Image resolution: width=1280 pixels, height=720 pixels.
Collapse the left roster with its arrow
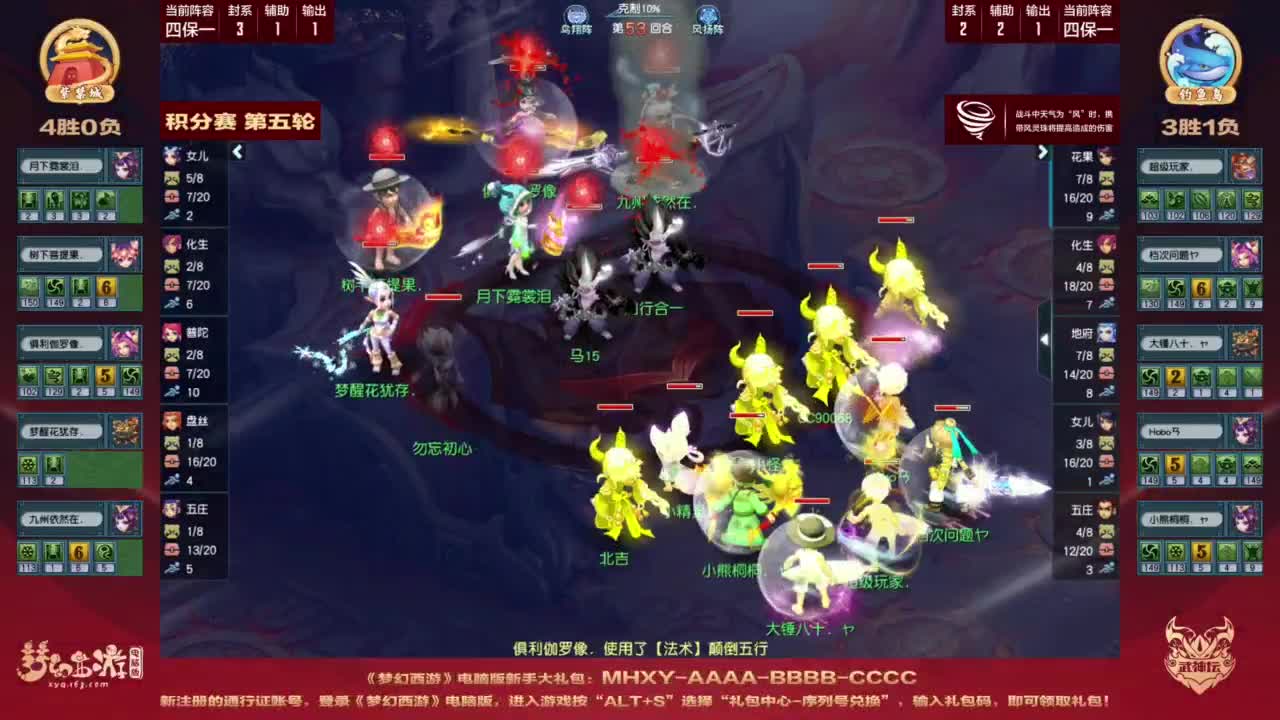pos(238,152)
